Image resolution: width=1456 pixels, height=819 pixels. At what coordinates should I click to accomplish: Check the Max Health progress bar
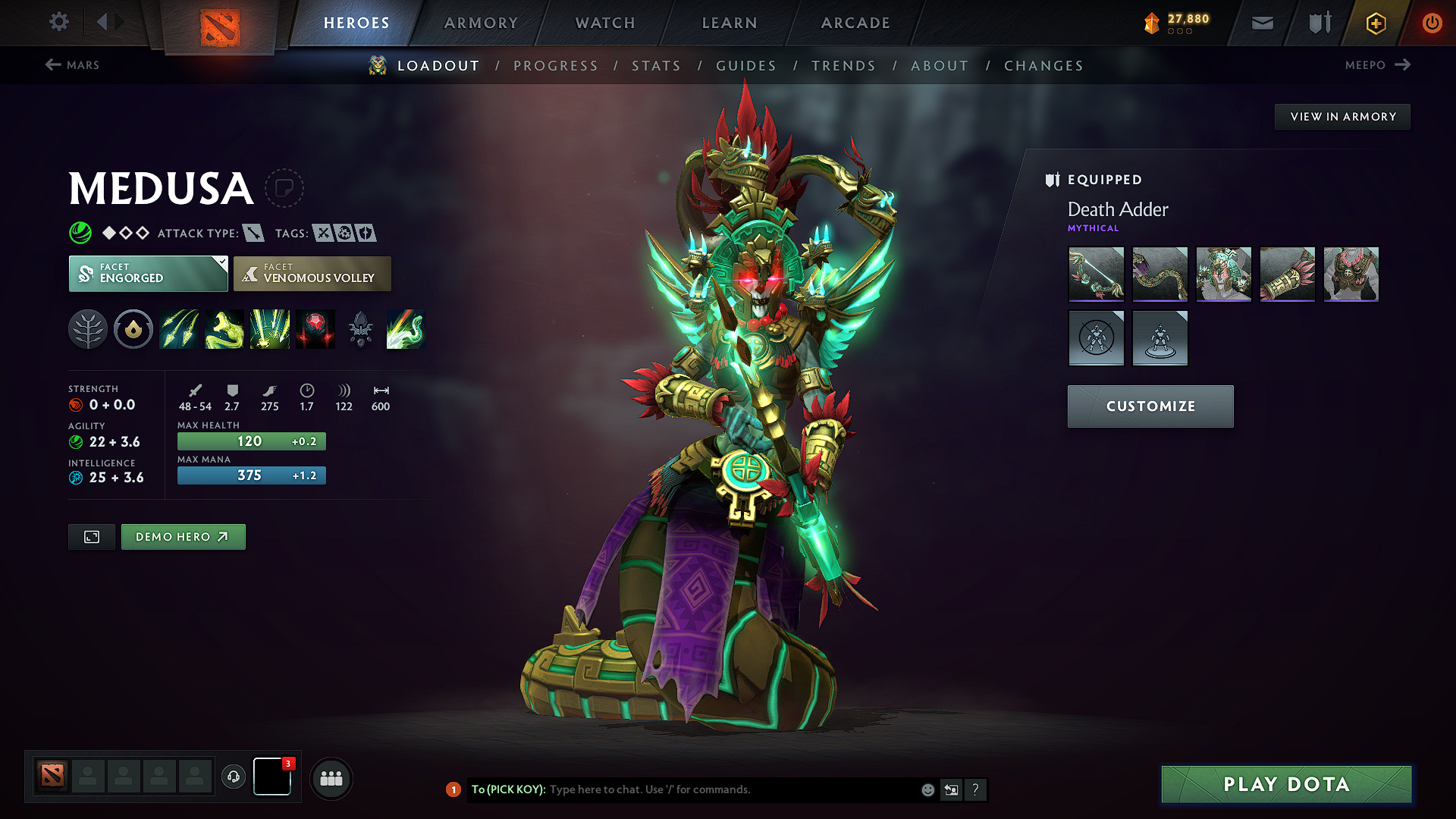(251, 441)
